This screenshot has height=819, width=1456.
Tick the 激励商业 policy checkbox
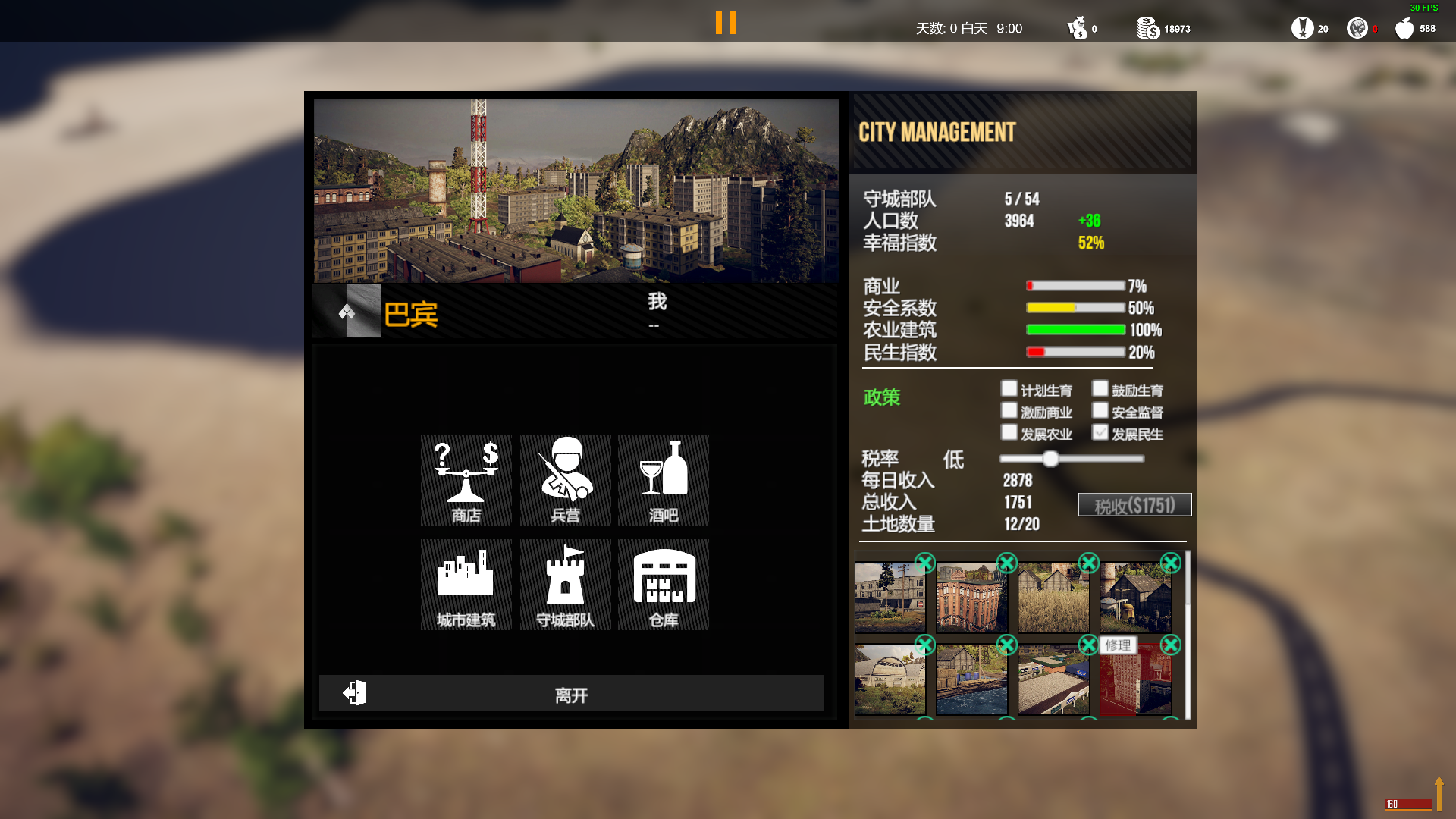[x=1009, y=411]
